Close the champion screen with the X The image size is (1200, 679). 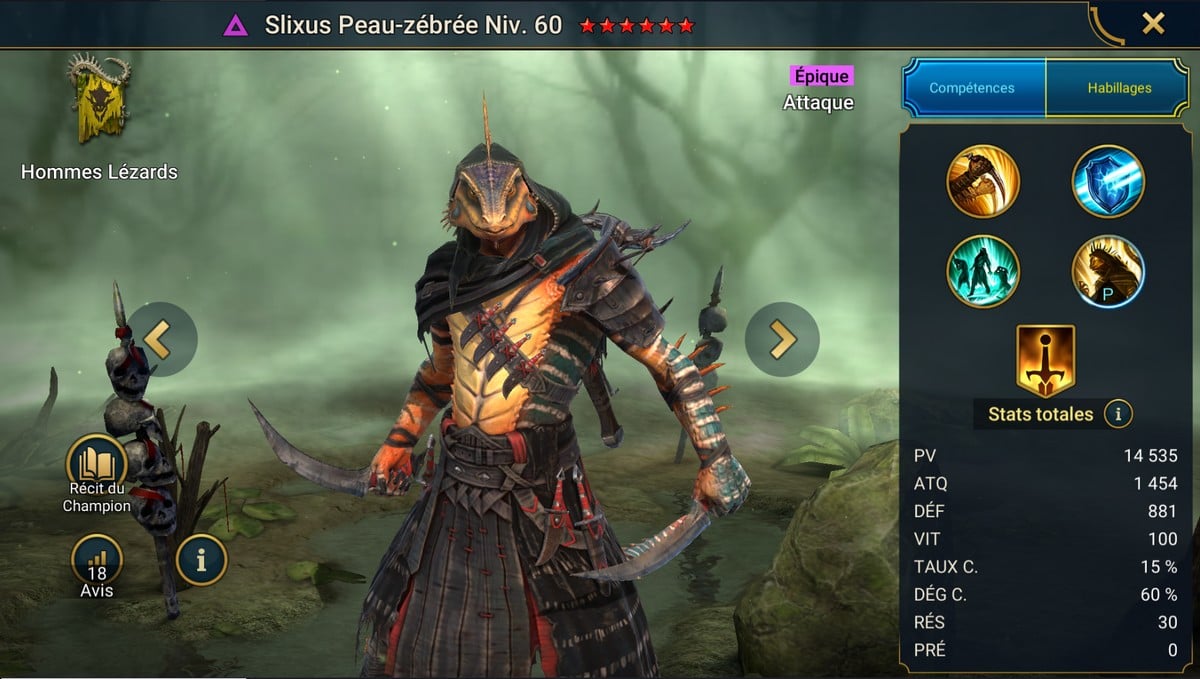[1153, 24]
